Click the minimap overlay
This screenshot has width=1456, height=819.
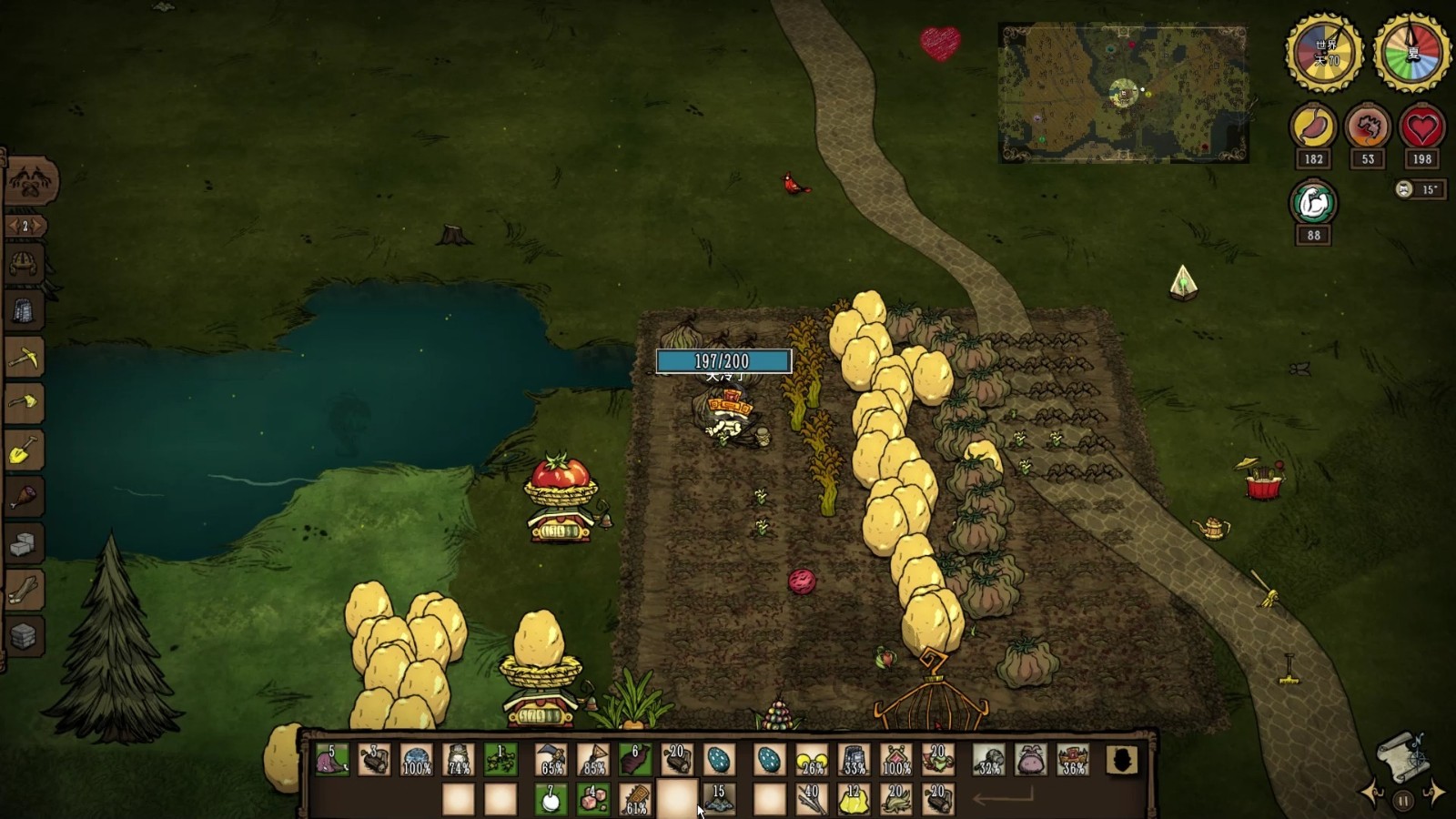pyautogui.click(x=1123, y=93)
